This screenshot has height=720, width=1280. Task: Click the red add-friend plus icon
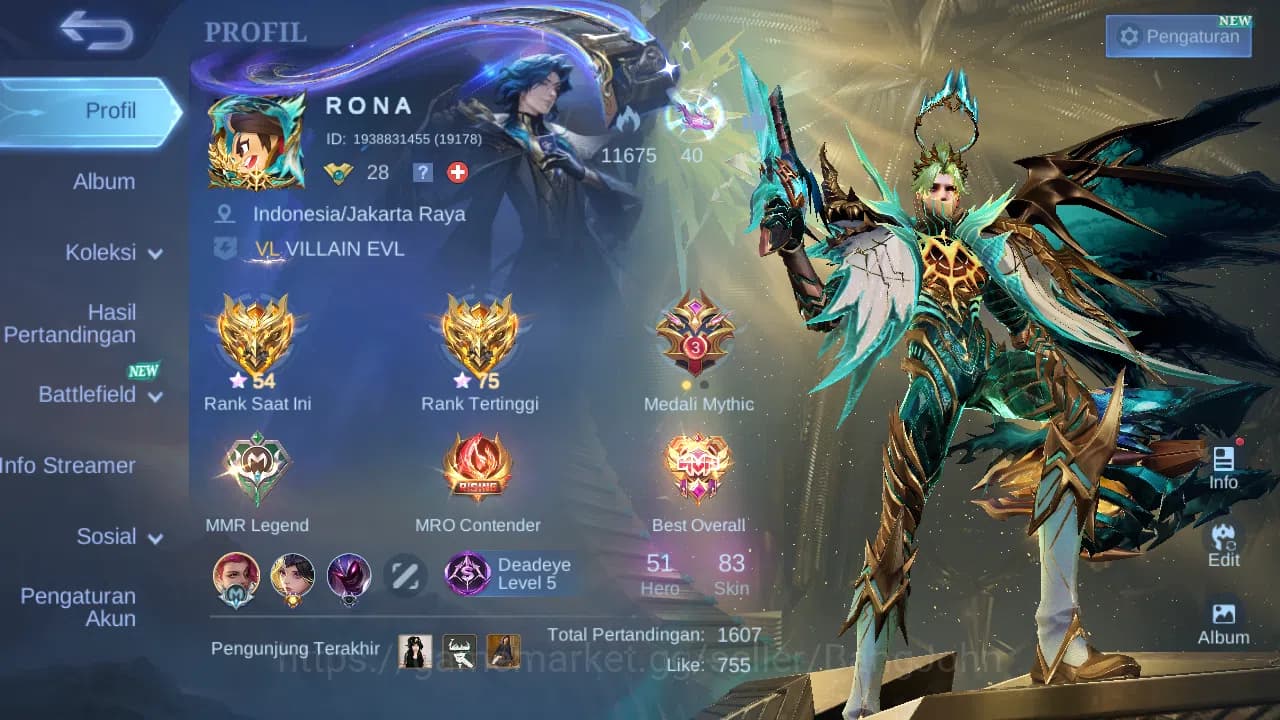click(456, 172)
